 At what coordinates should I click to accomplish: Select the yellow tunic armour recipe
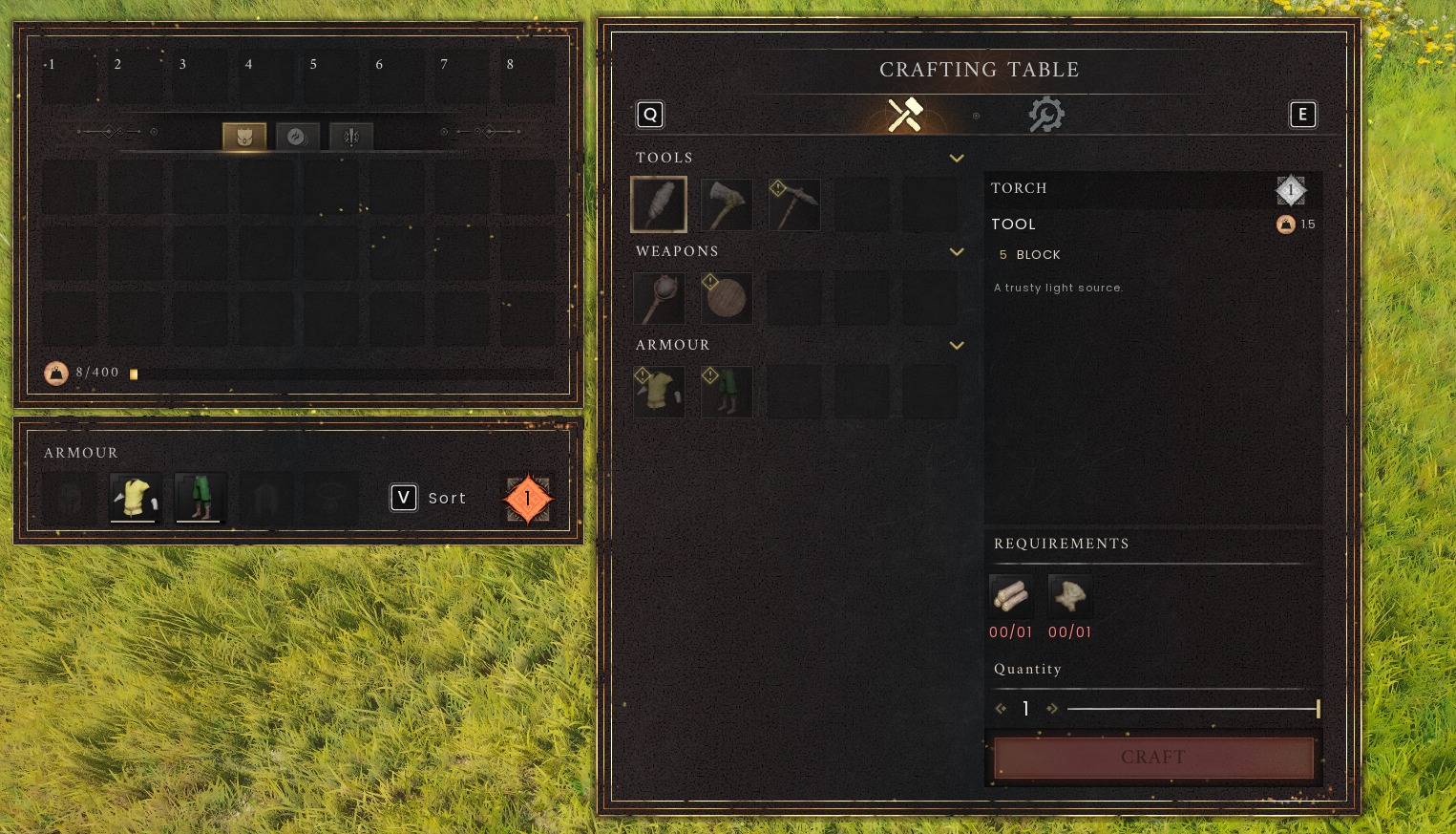(x=659, y=391)
